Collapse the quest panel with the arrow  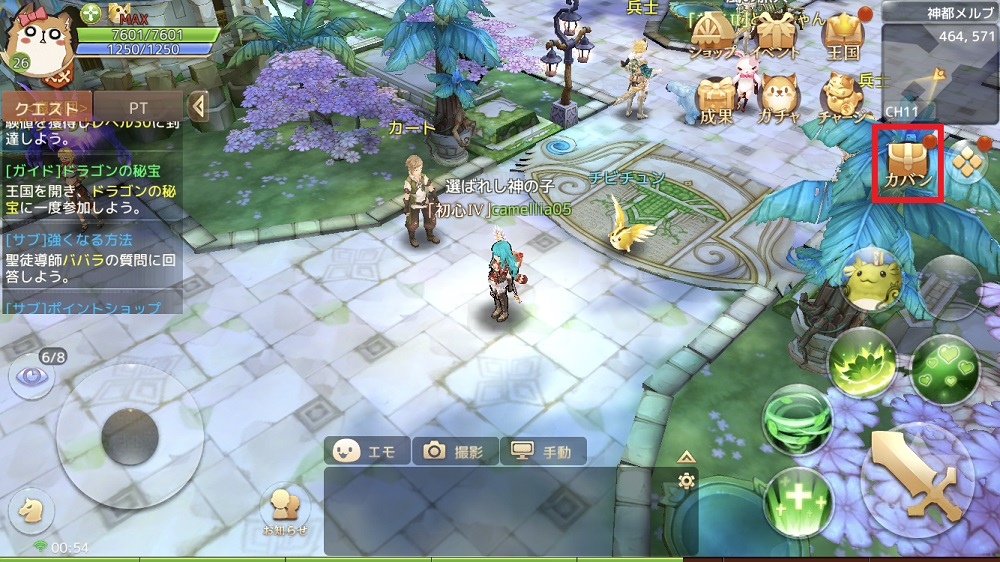(x=198, y=106)
